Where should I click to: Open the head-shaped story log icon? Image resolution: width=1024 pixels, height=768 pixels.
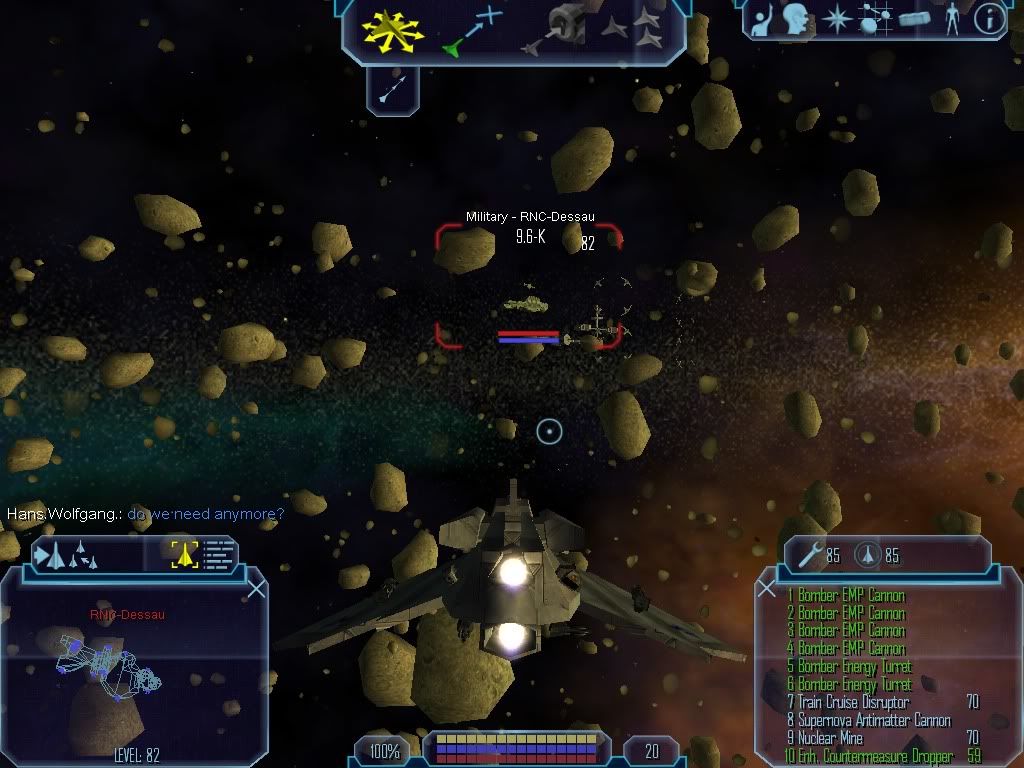[x=796, y=18]
